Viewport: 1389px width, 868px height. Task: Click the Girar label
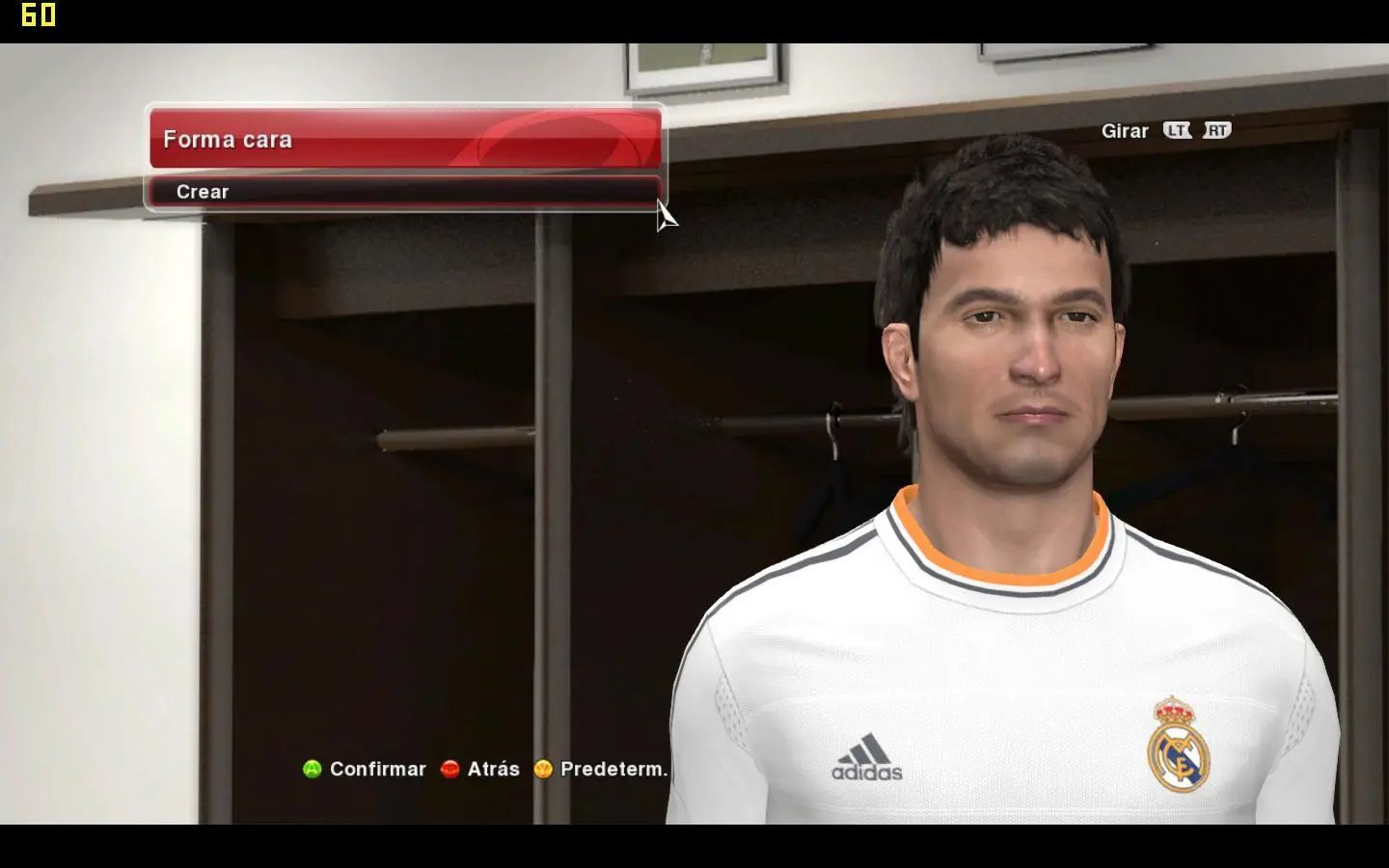1126,130
